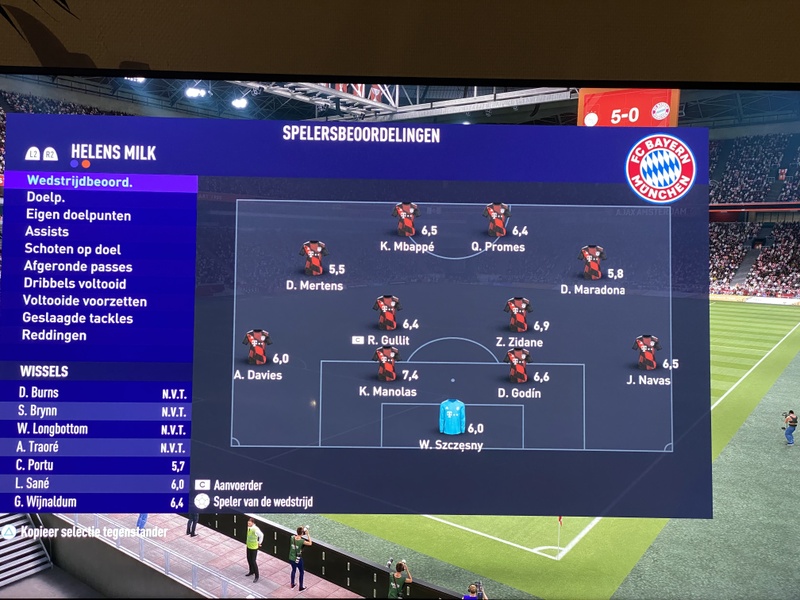Select substitute A. Traoré row
This screenshot has height=600, width=800.
[x=98, y=447]
